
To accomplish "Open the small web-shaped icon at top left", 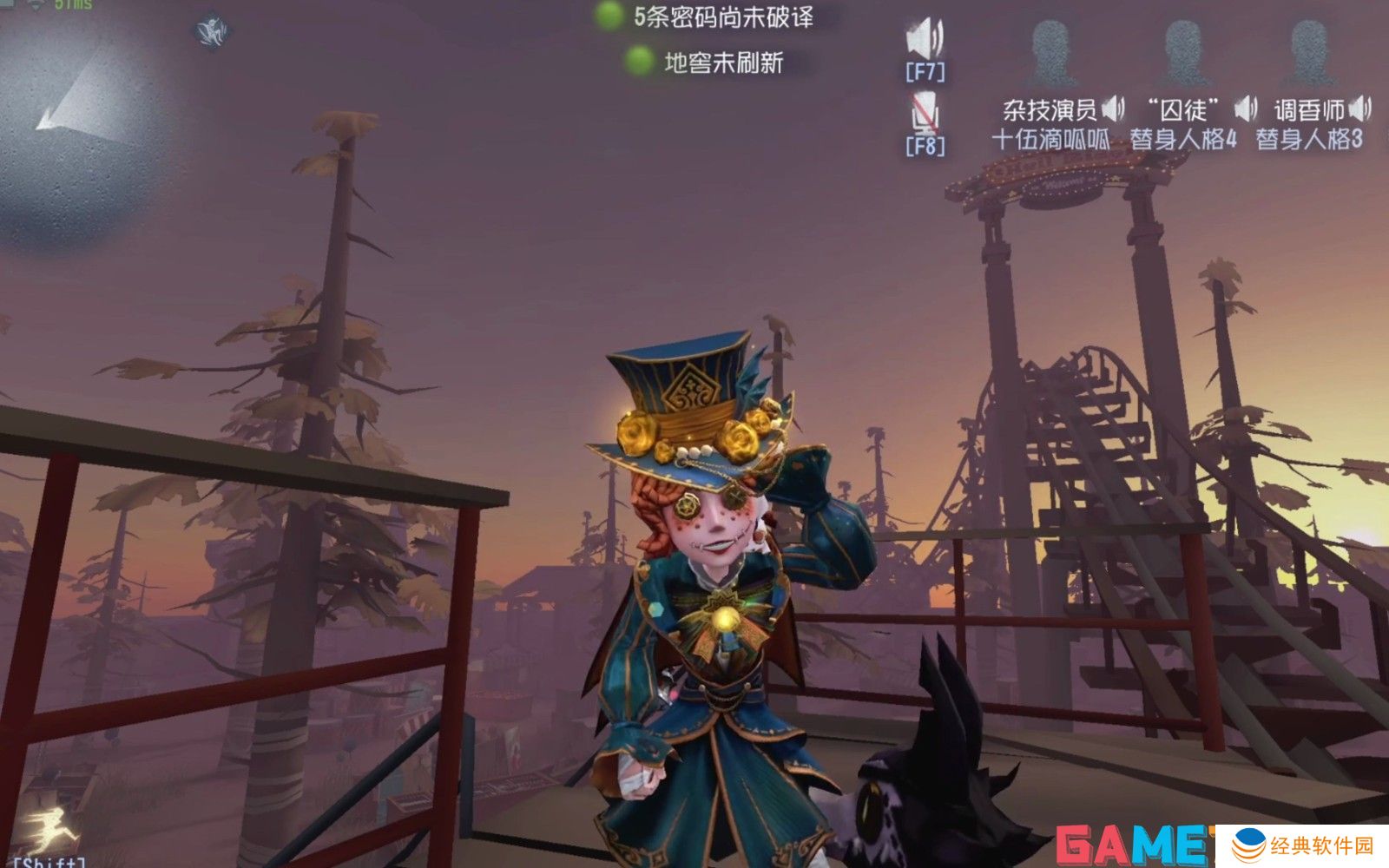I will [x=211, y=32].
